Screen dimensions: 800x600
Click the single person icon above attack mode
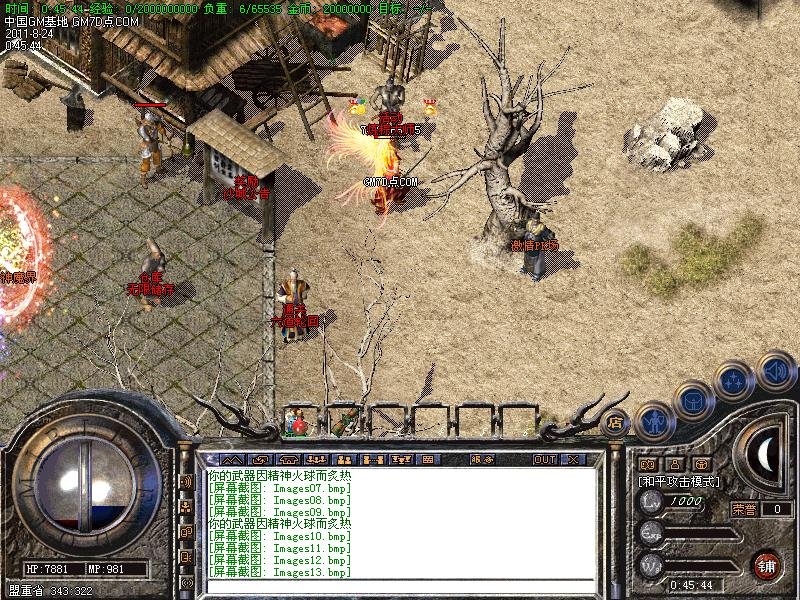coord(674,464)
